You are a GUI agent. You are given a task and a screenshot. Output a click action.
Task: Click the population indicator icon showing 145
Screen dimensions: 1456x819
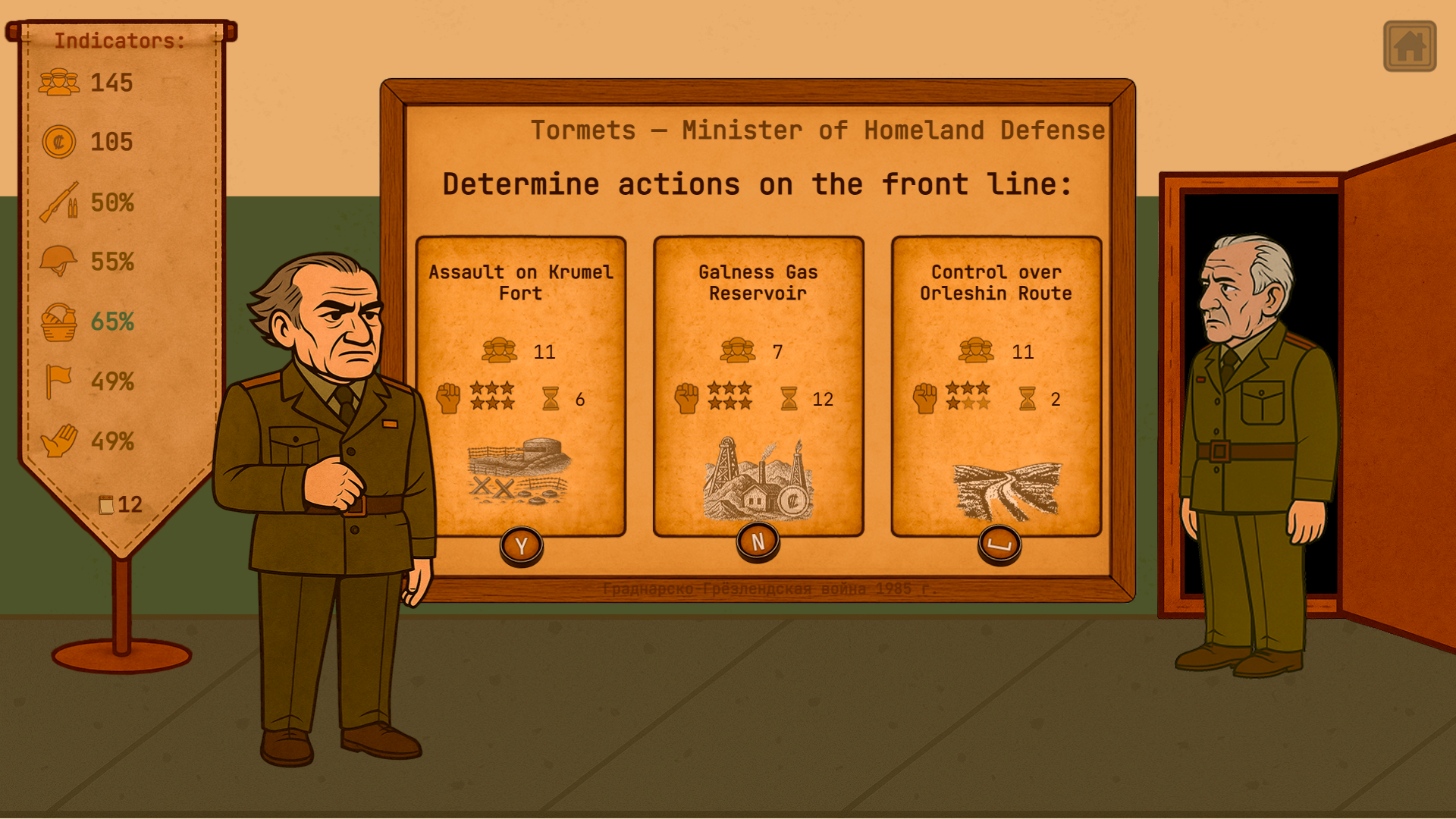[x=59, y=82]
